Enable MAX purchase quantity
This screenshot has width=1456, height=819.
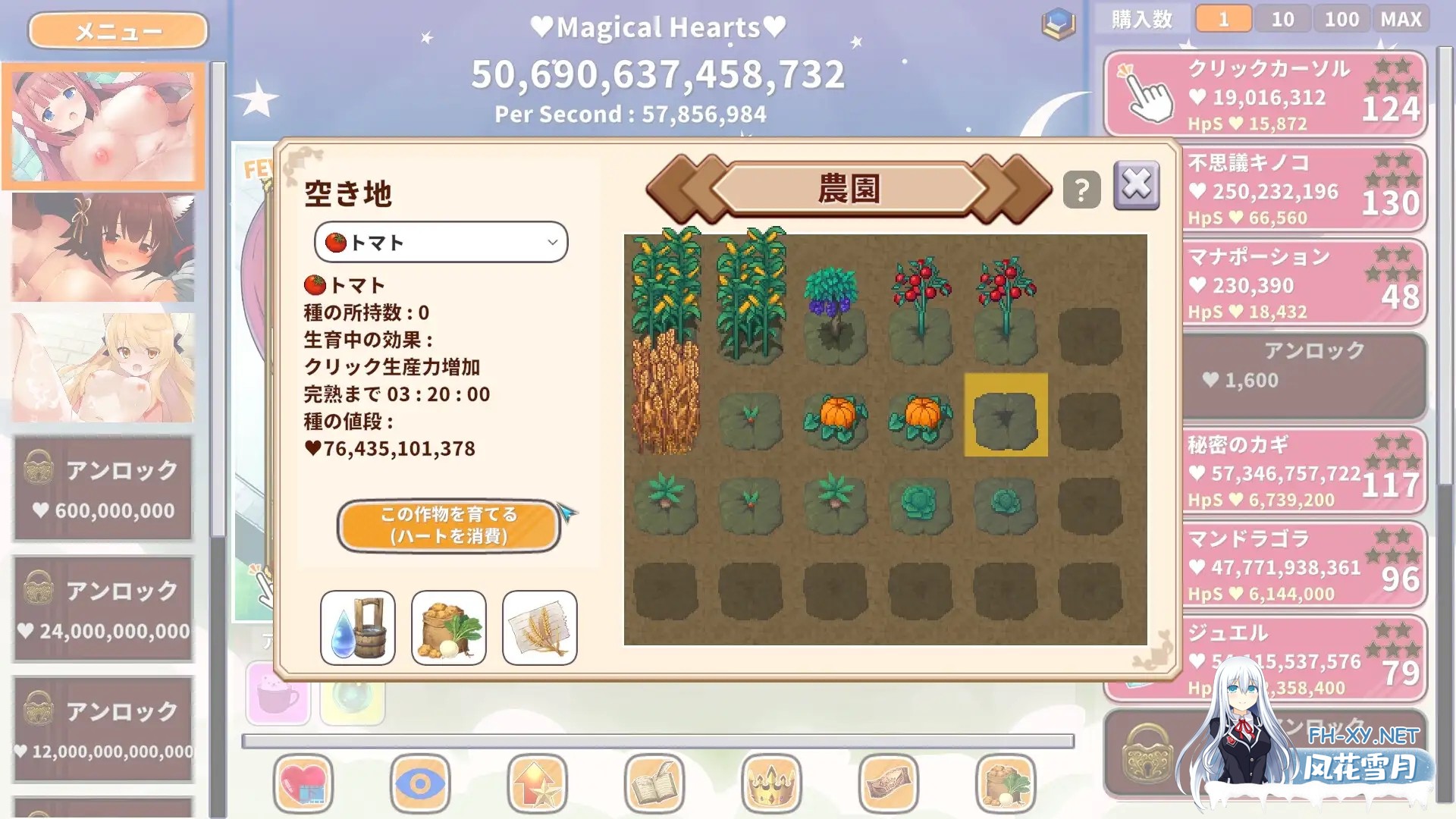[x=1401, y=18]
